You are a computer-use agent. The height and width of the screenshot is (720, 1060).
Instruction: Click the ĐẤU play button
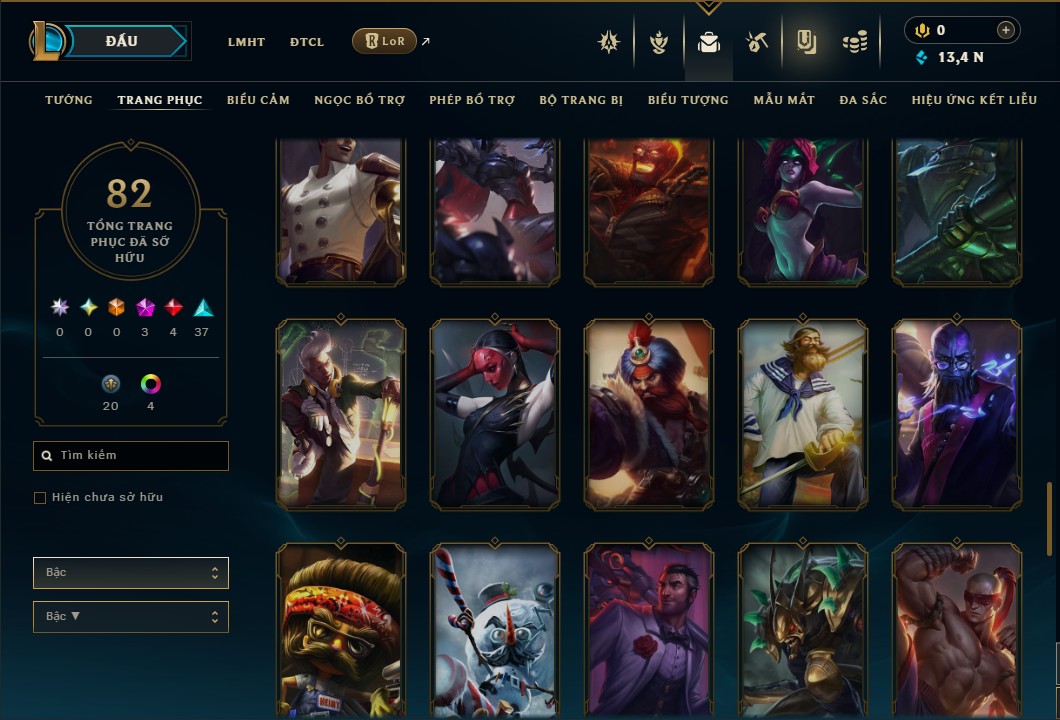(122, 41)
